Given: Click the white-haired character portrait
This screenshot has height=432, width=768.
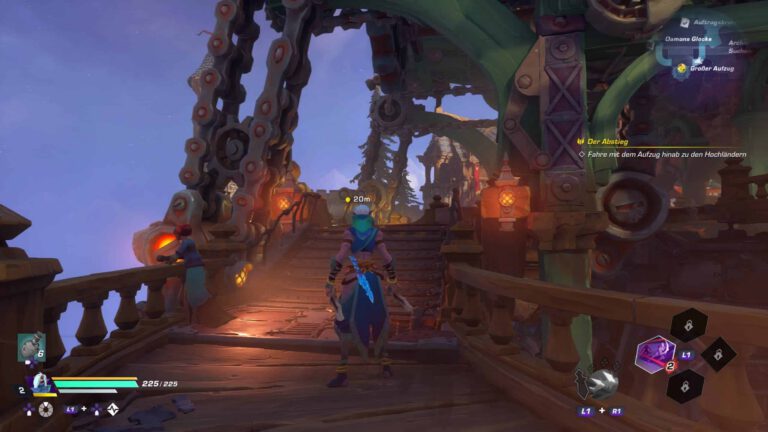Looking at the screenshot, I should click(40, 383).
